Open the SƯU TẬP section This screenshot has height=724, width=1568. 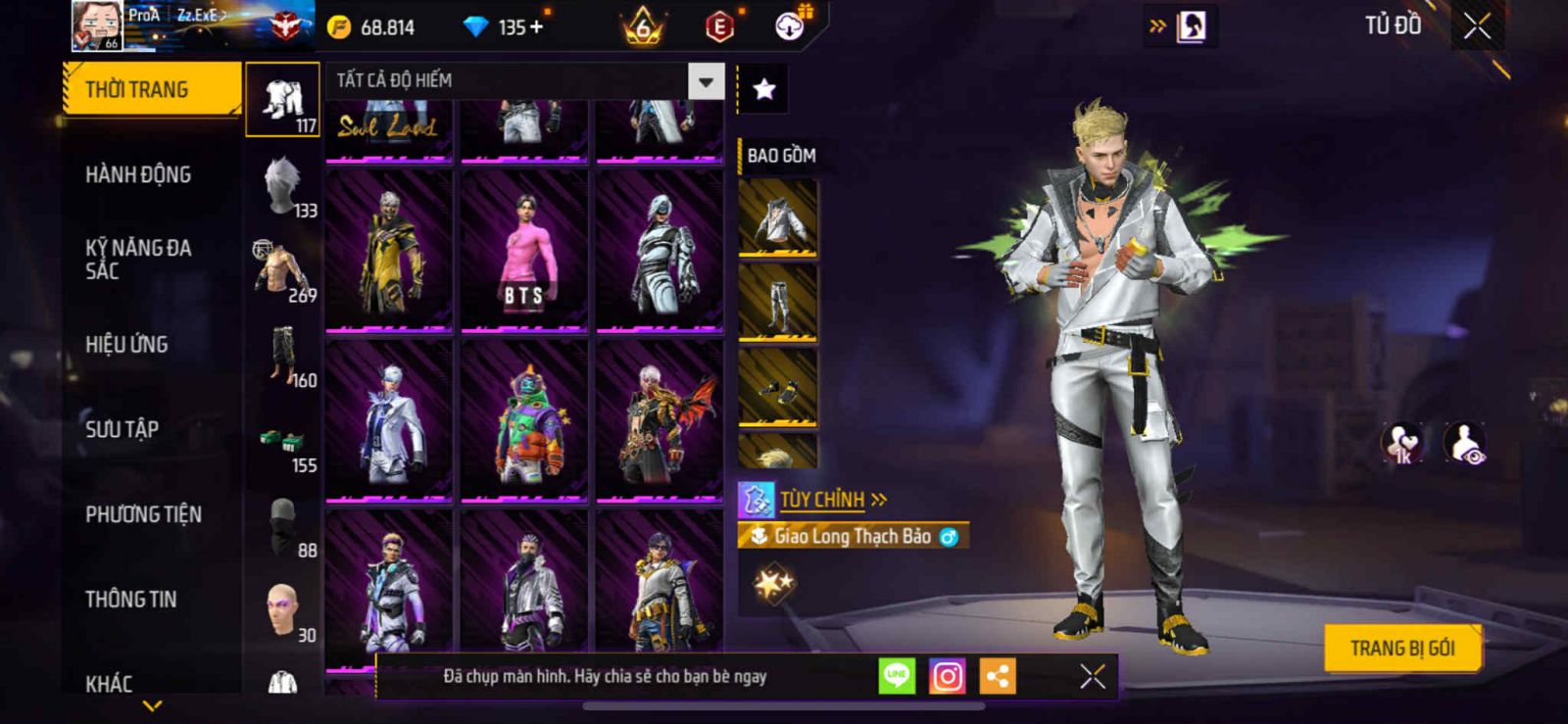(122, 429)
